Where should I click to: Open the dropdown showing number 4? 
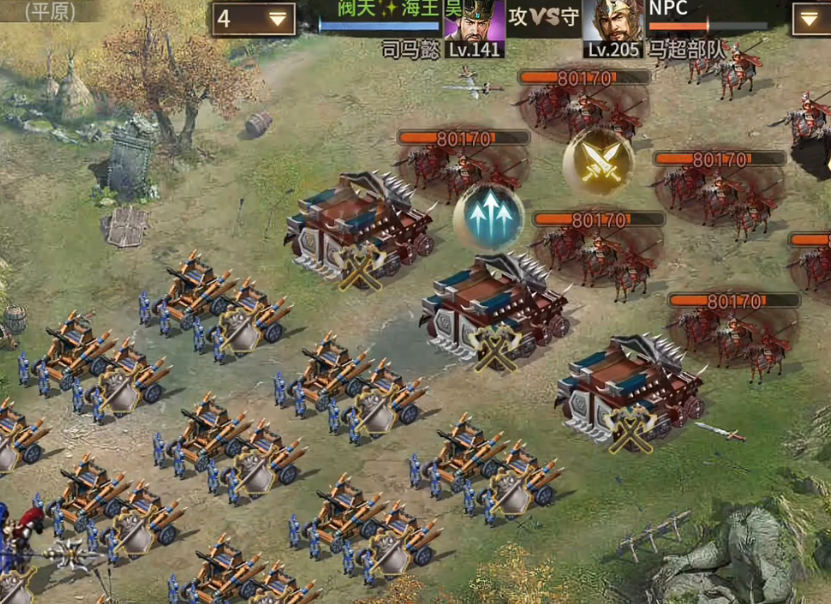point(253,18)
